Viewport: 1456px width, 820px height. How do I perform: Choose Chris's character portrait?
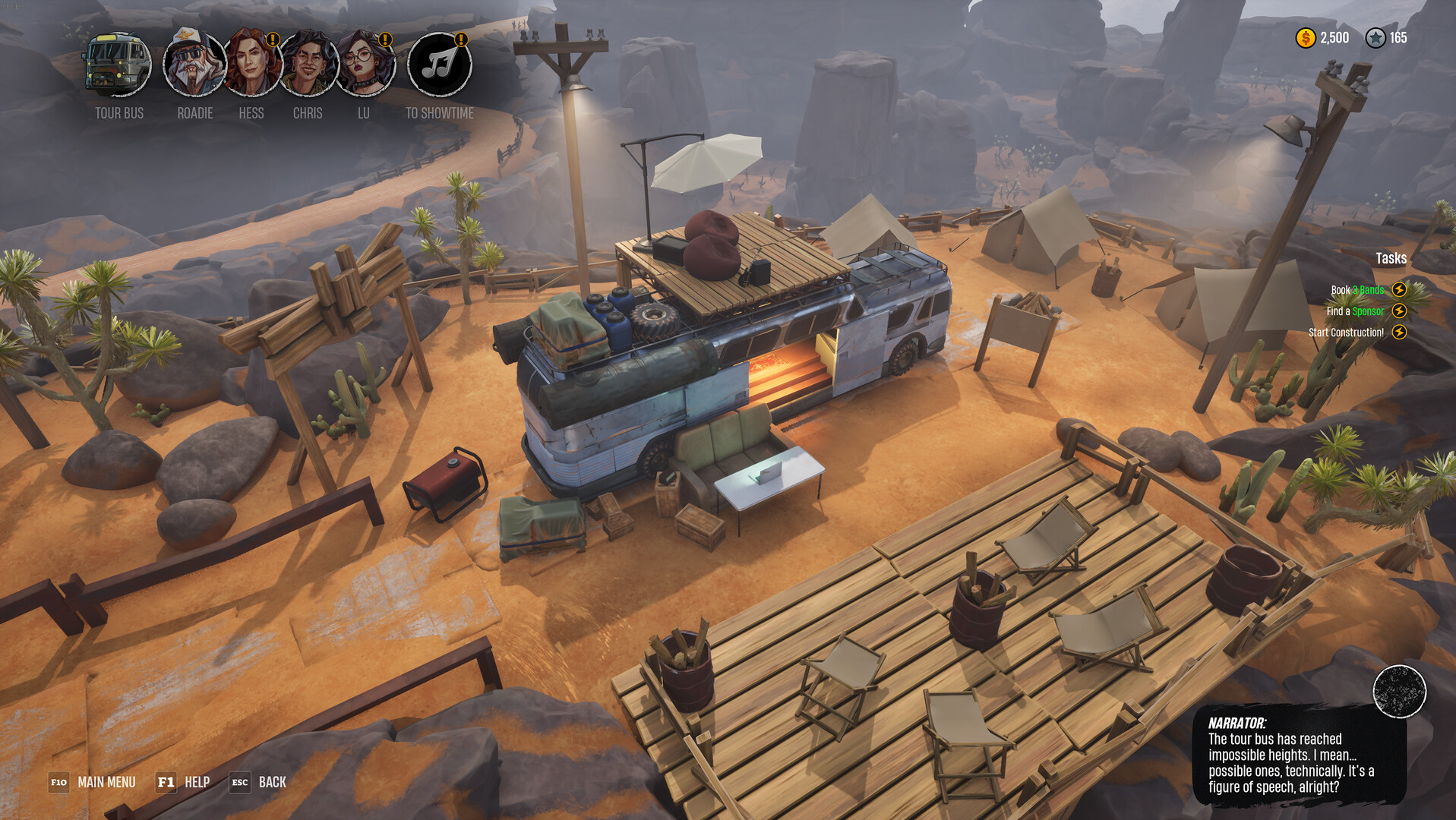pyautogui.click(x=308, y=65)
